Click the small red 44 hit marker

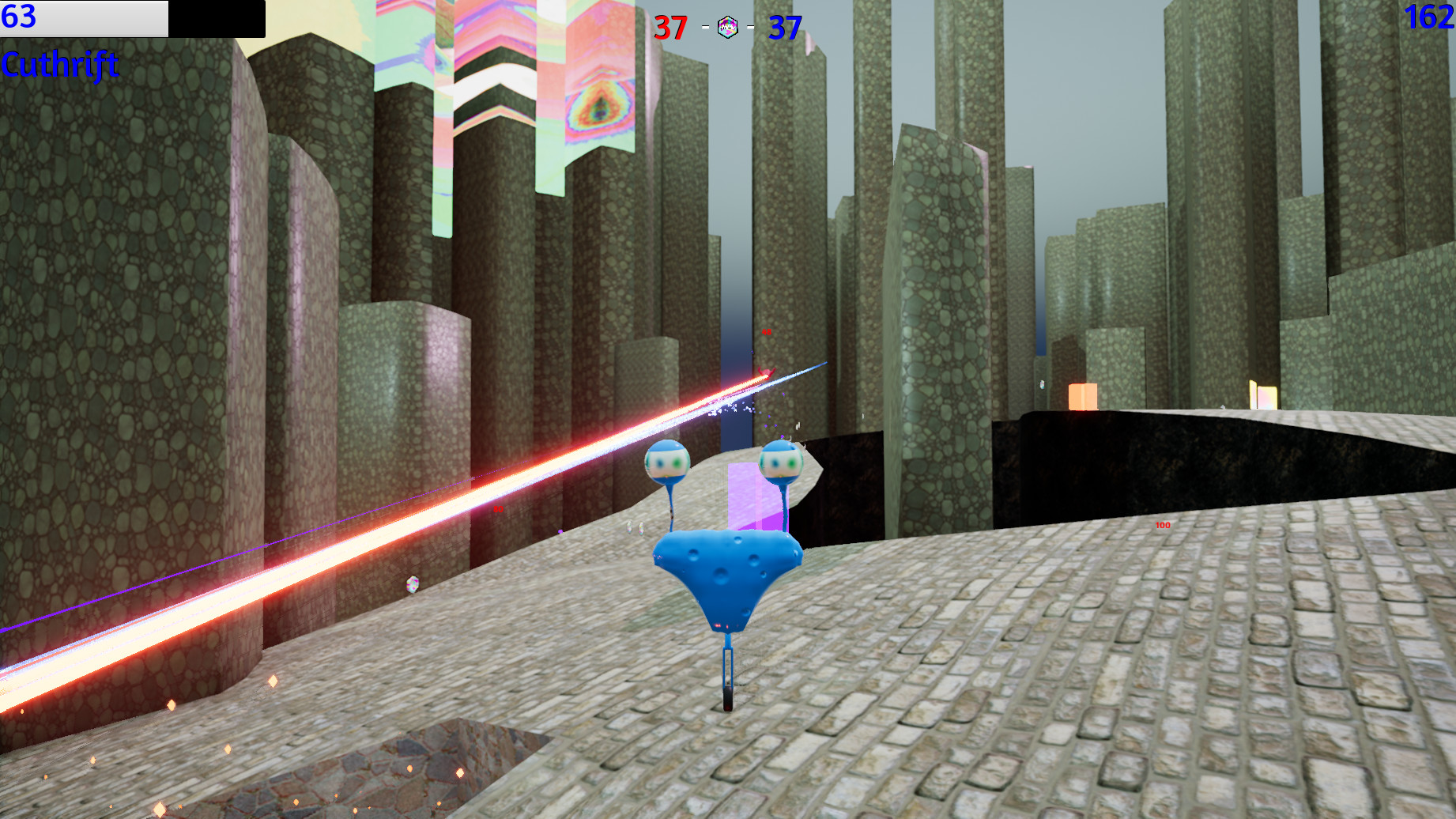(765, 332)
